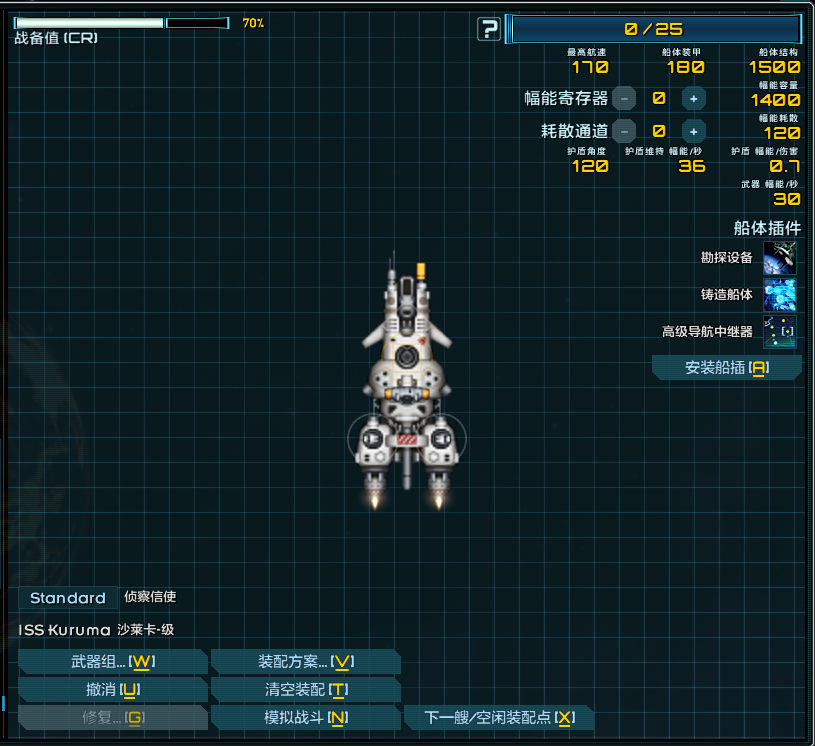Open the question mark help button
The height and width of the screenshot is (746, 815).
click(489, 29)
